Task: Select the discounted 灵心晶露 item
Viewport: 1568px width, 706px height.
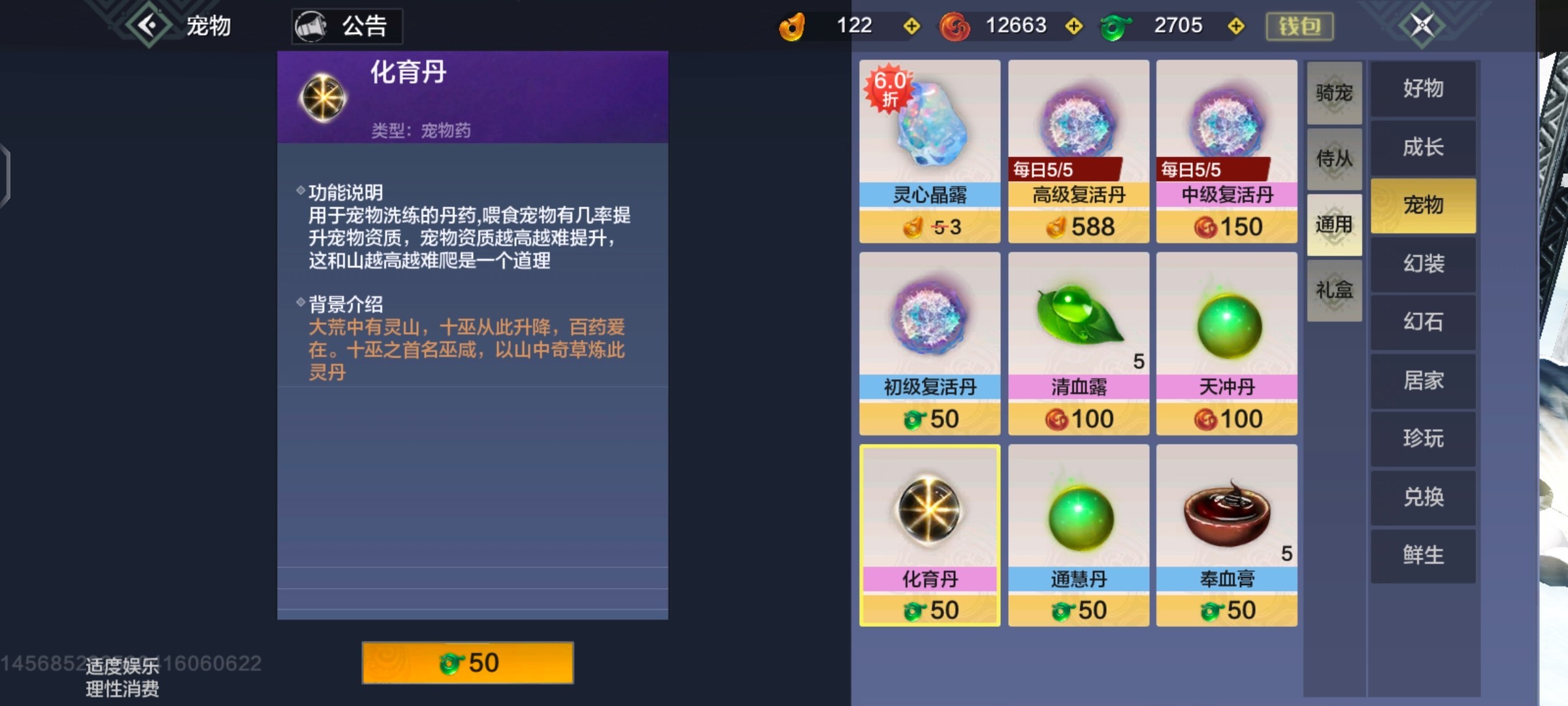Action: (929, 151)
